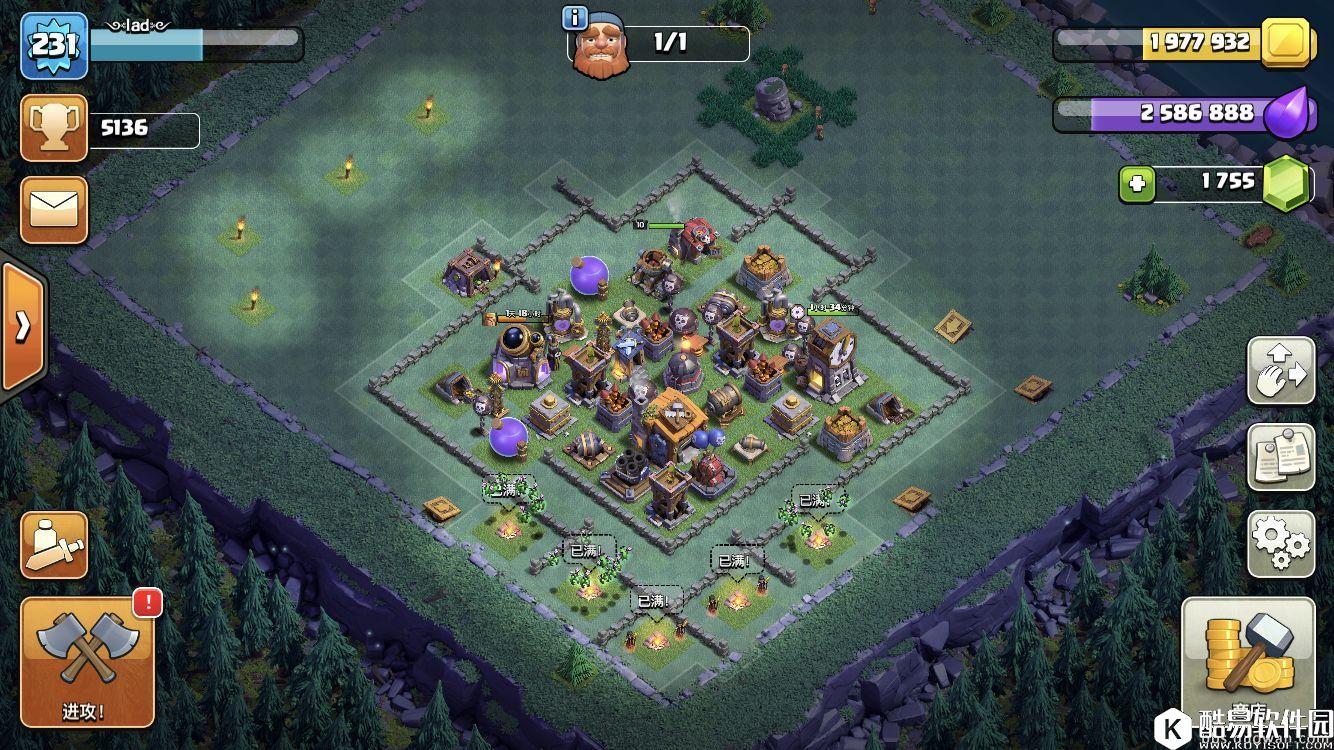The width and height of the screenshot is (1334, 750).
Task: Open the settings gears button
Action: (x=1281, y=543)
